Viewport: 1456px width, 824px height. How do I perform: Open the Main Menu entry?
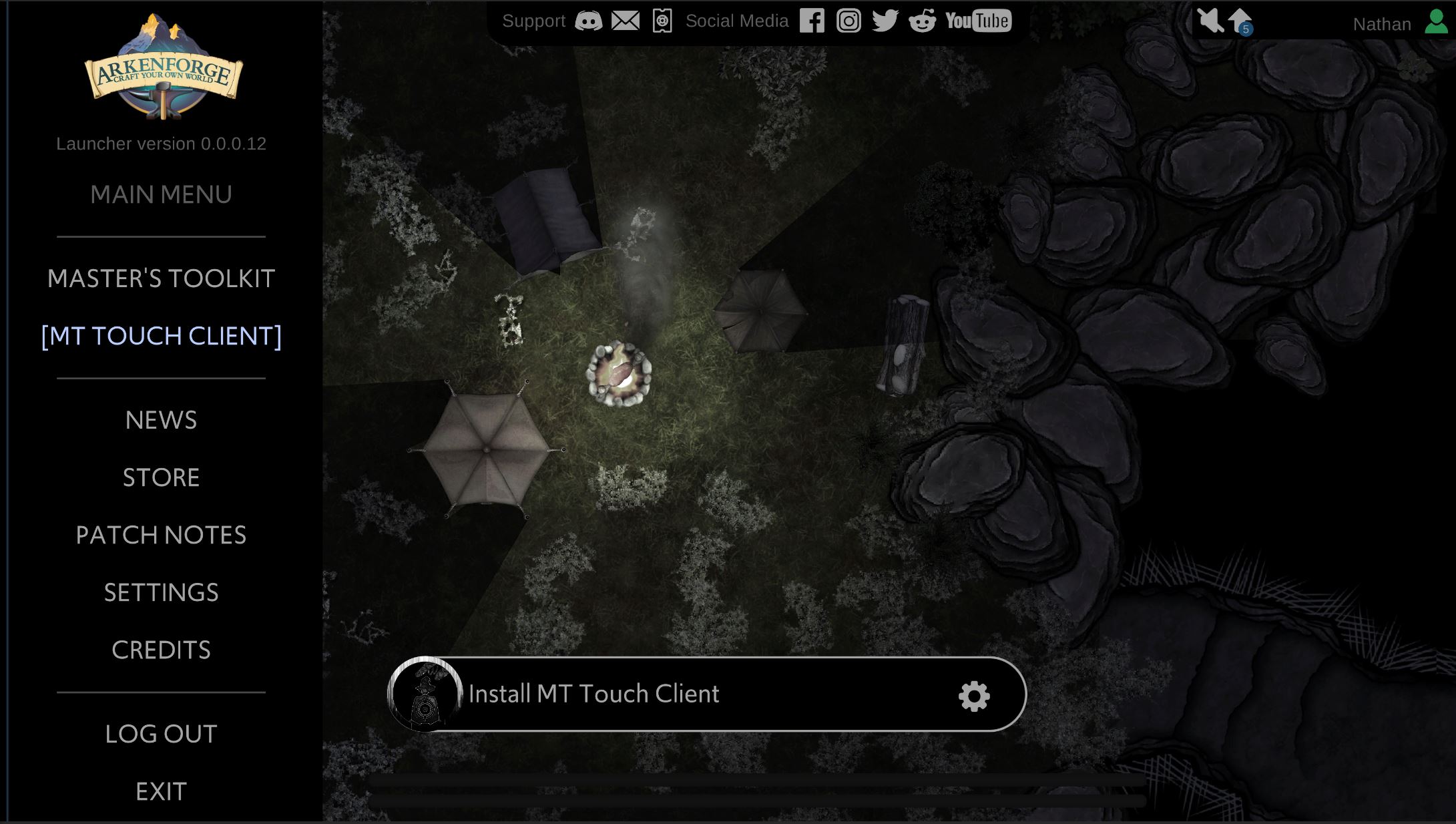click(161, 195)
